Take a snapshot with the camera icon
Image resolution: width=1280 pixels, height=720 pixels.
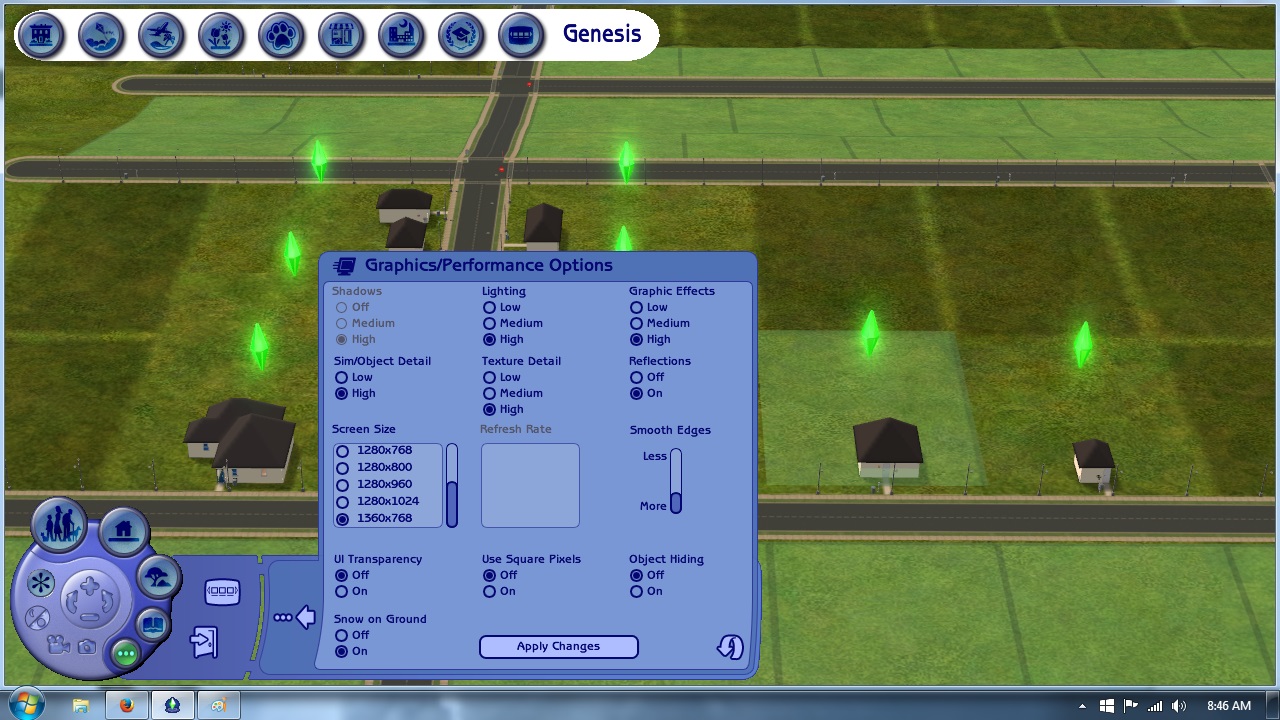pos(86,646)
